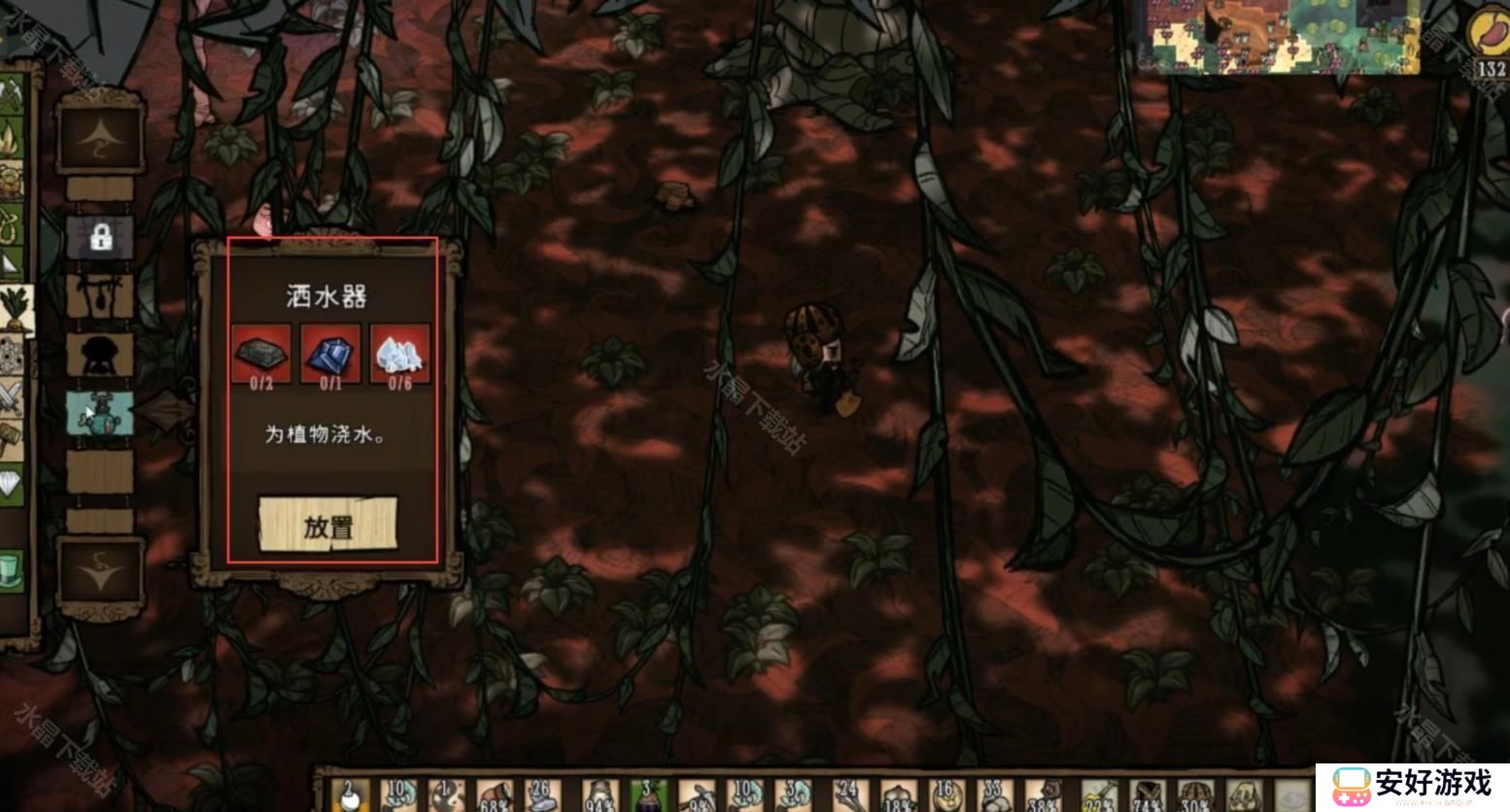The image size is (1510, 812).
Task: Click the 放置 (Place) button
Action: point(327,525)
